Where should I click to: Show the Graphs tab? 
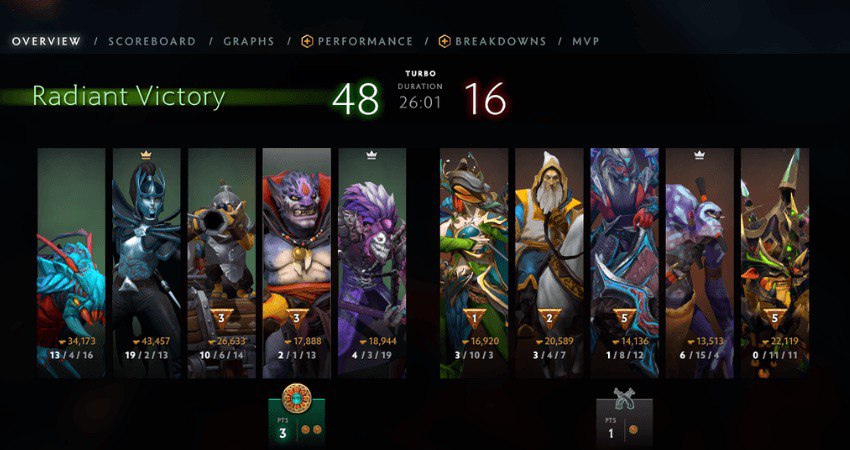tap(249, 42)
